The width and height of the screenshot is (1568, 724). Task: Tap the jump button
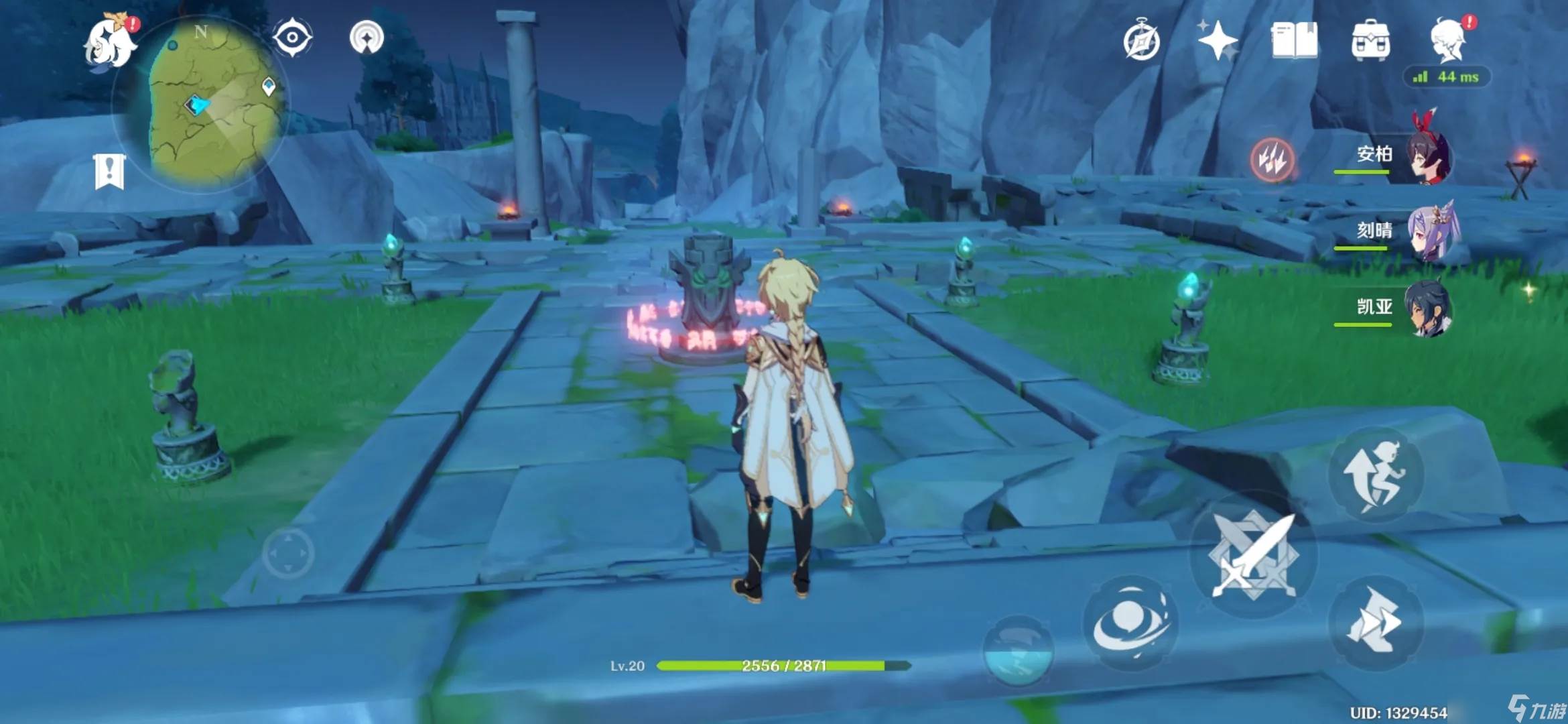[1376, 475]
